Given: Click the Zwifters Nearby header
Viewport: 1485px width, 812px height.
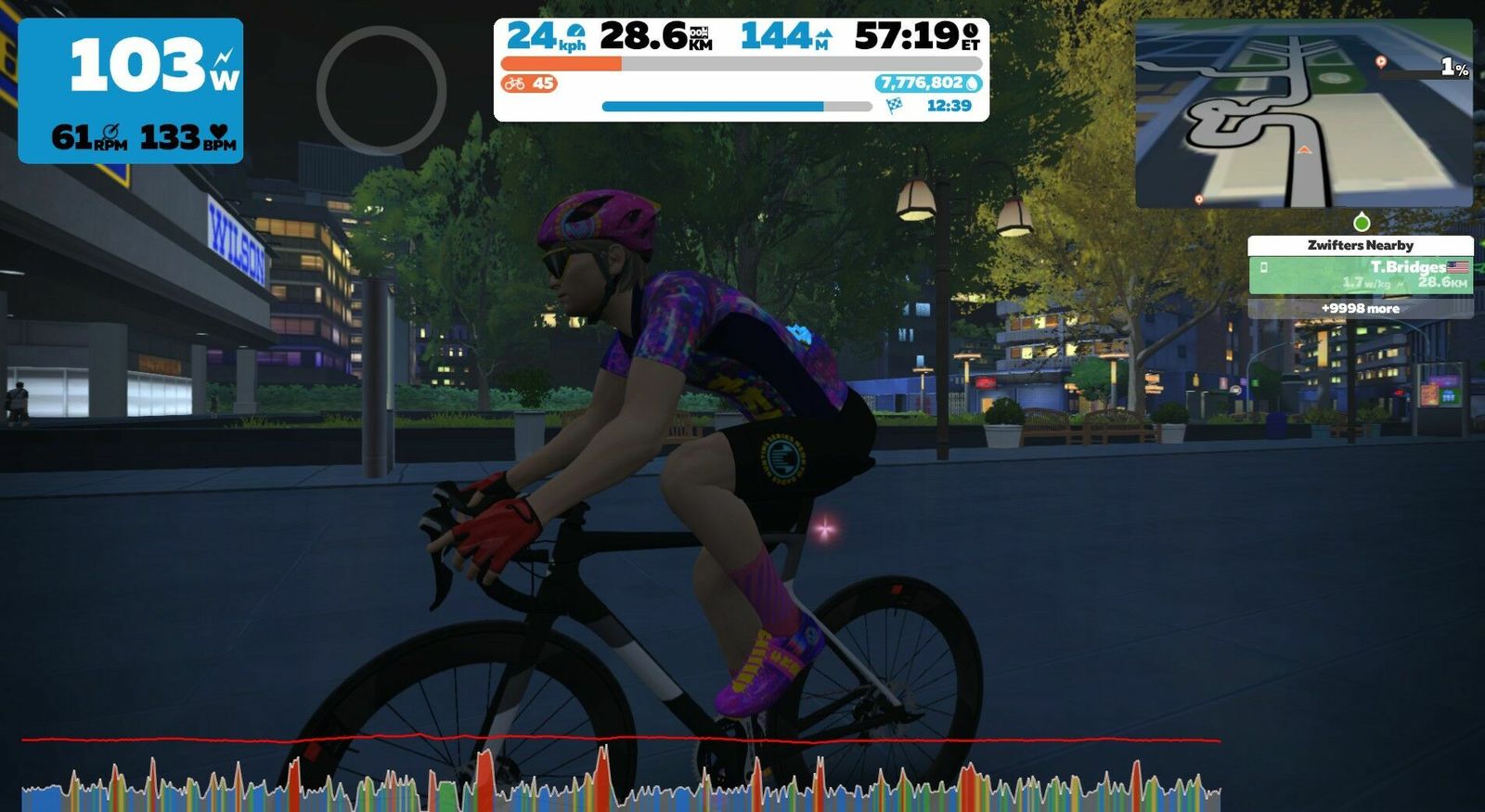Looking at the screenshot, I should coord(1360,245).
